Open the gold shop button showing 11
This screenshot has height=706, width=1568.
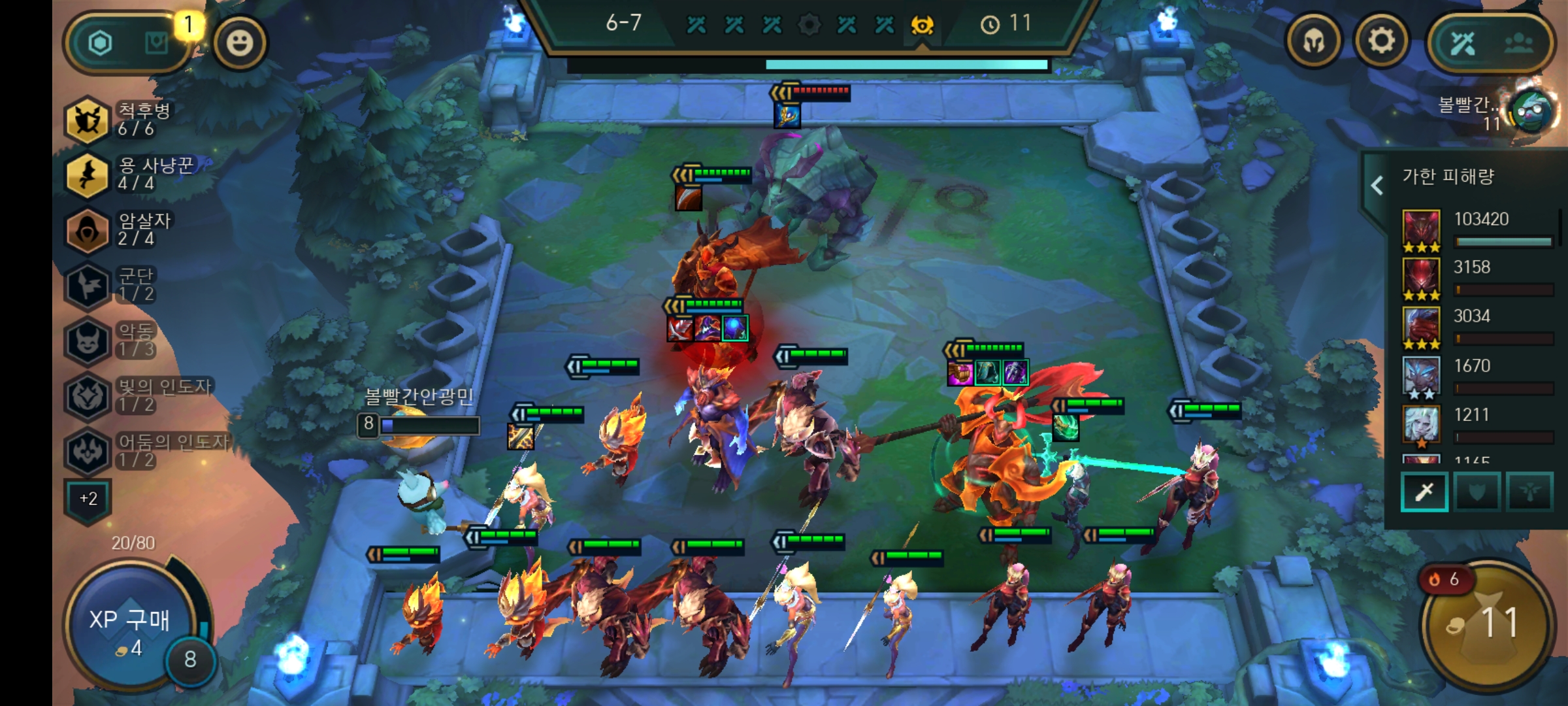pyautogui.click(x=1487, y=624)
